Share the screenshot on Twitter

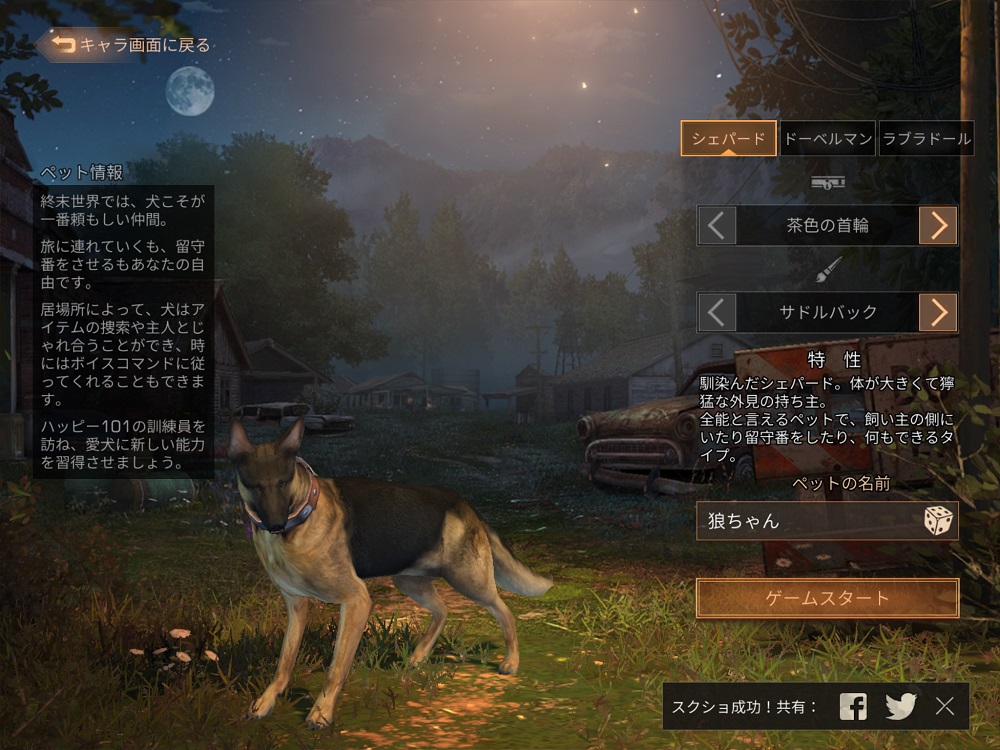click(900, 707)
